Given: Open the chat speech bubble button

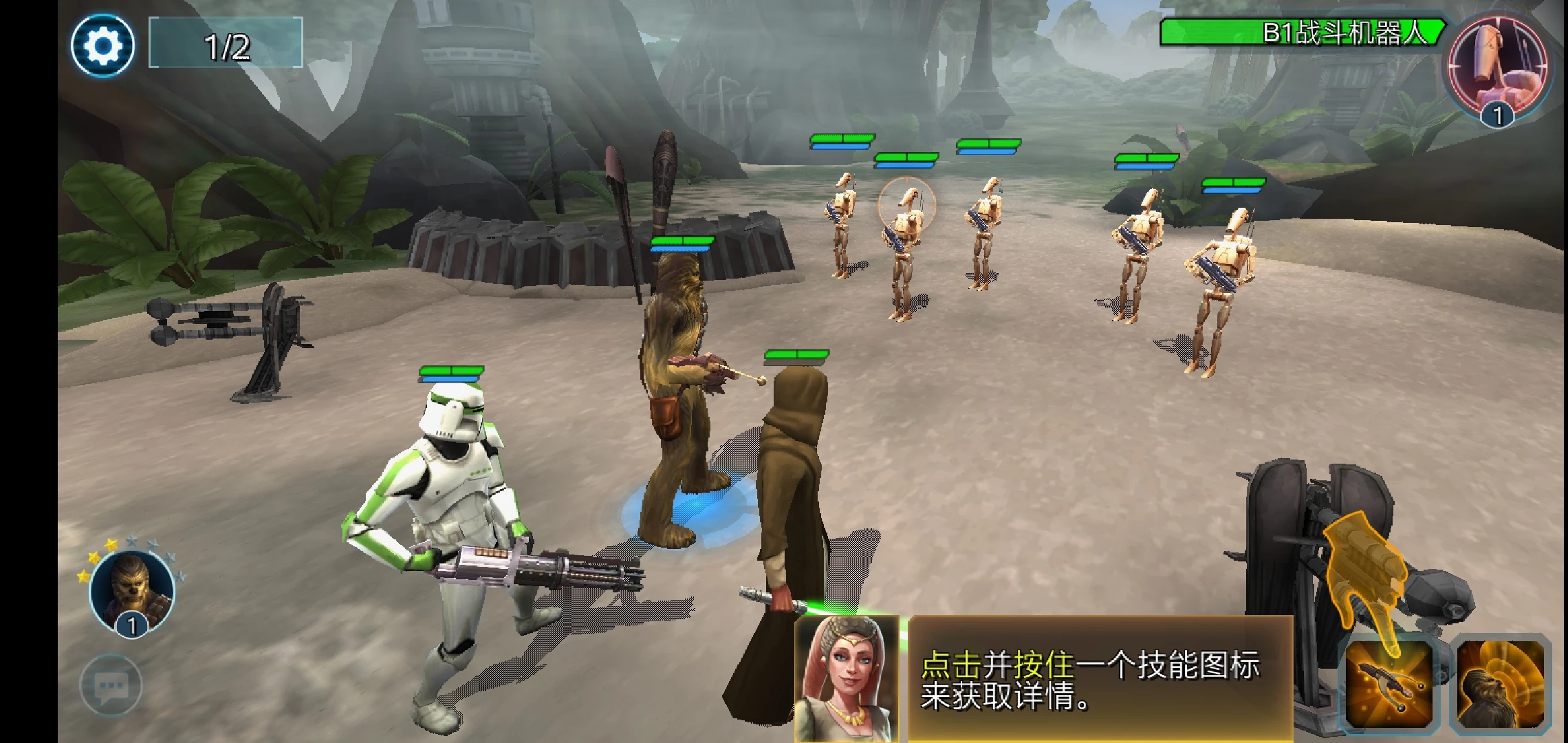Looking at the screenshot, I should [111, 685].
